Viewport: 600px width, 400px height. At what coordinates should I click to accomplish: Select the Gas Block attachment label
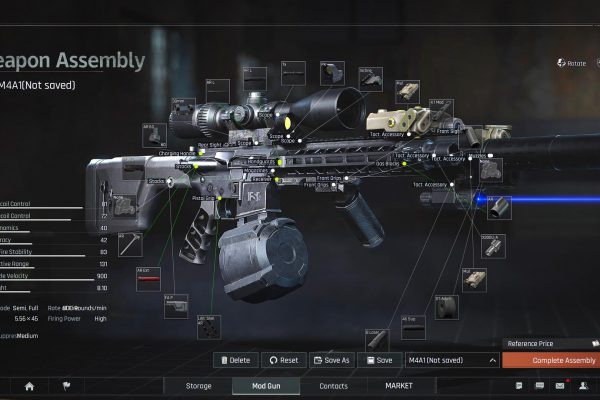coord(385,163)
